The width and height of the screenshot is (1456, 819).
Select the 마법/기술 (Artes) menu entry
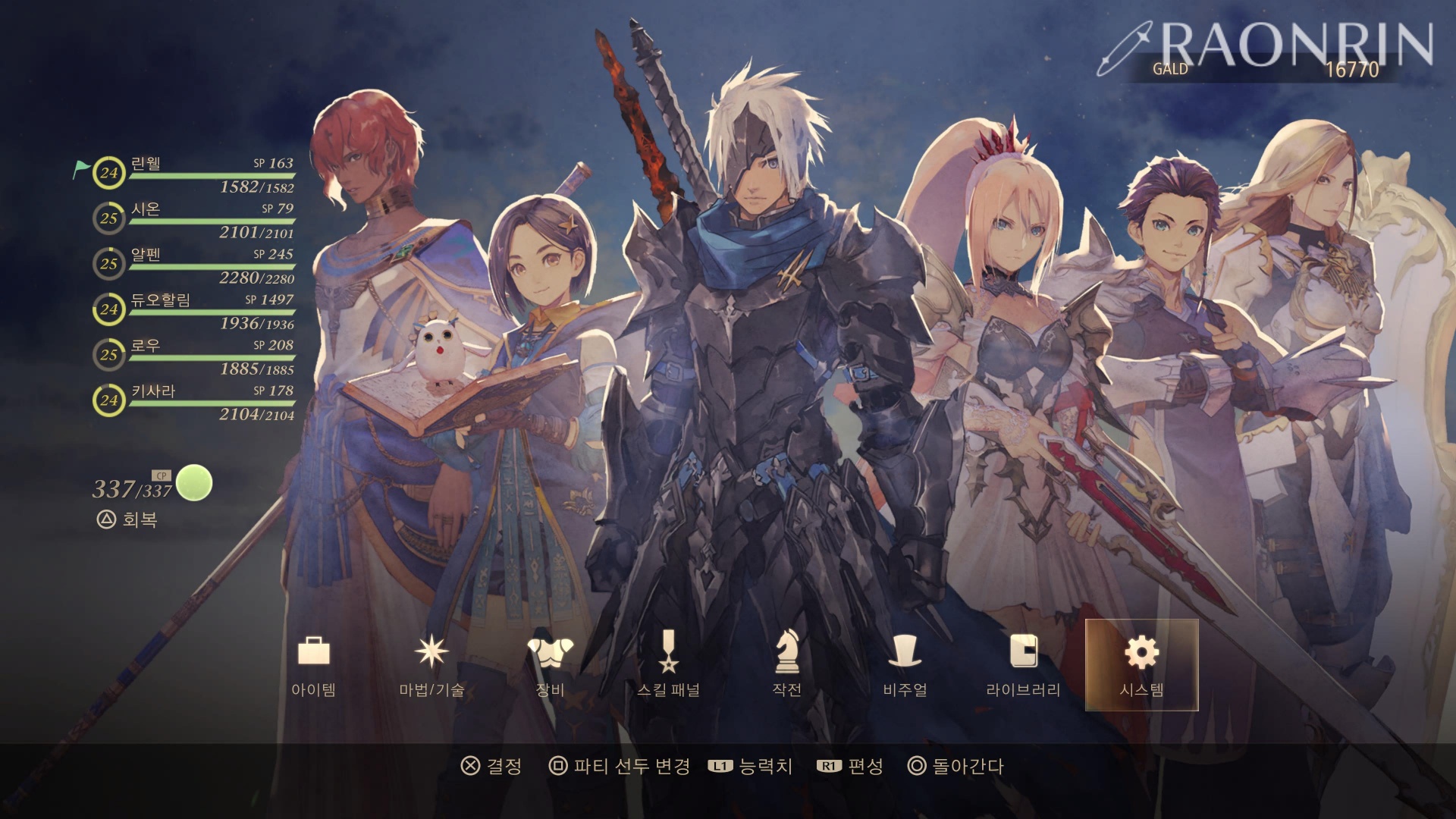tap(431, 664)
